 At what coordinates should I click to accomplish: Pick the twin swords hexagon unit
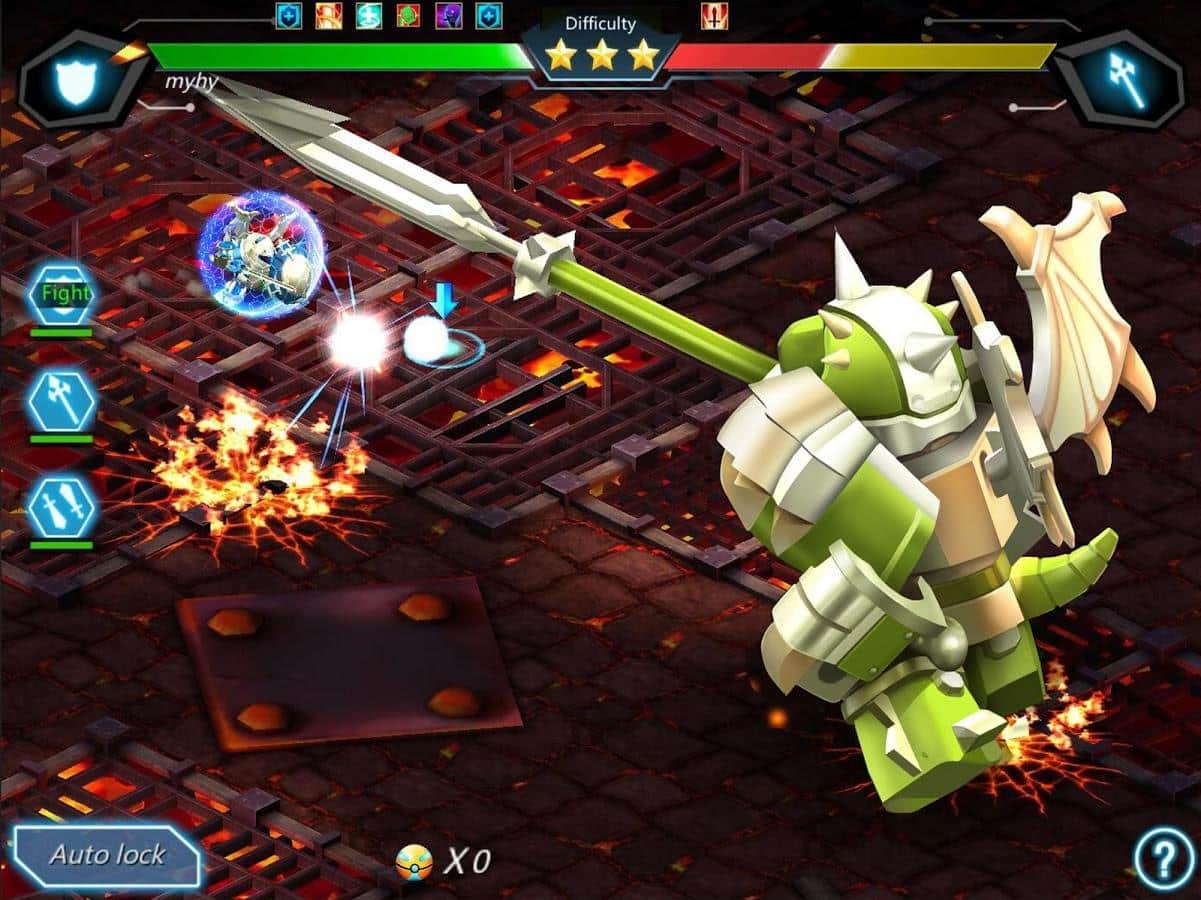click(x=62, y=508)
